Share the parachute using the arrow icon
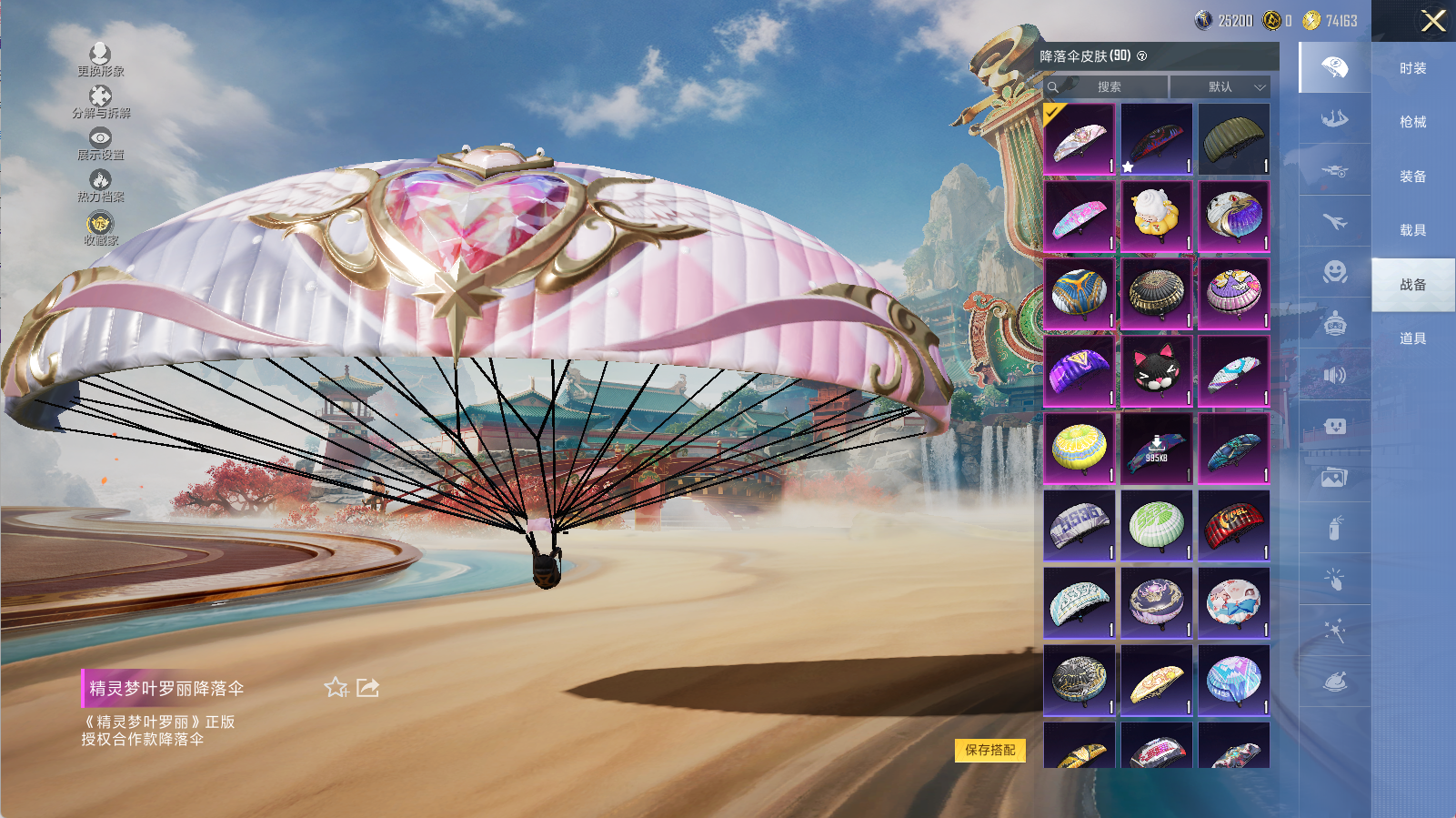Image resolution: width=1456 pixels, height=818 pixels. tap(367, 688)
